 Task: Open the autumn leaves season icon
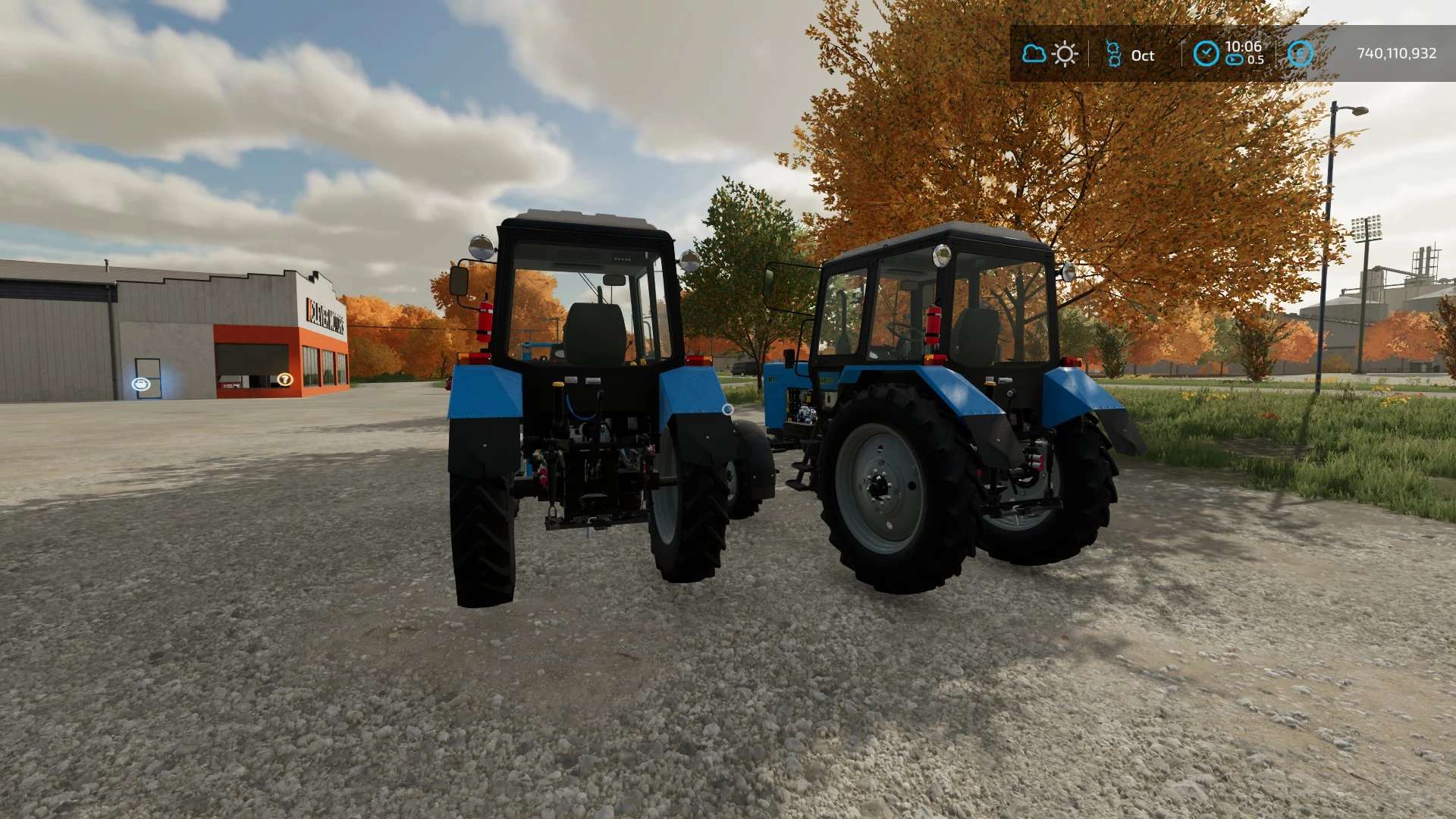1113,54
